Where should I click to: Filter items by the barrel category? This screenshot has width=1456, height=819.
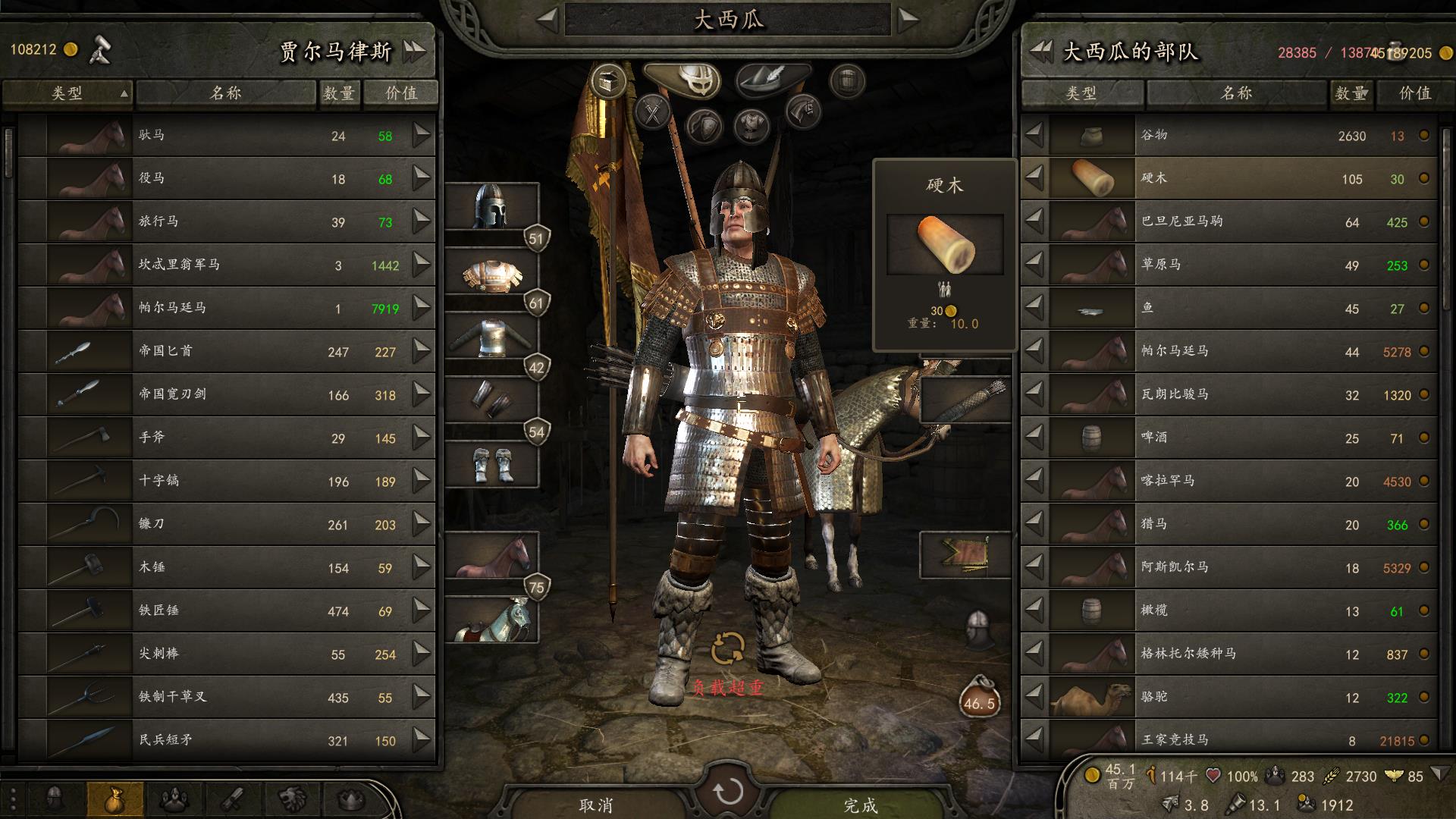pyautogui.click(x=847, y=79)
